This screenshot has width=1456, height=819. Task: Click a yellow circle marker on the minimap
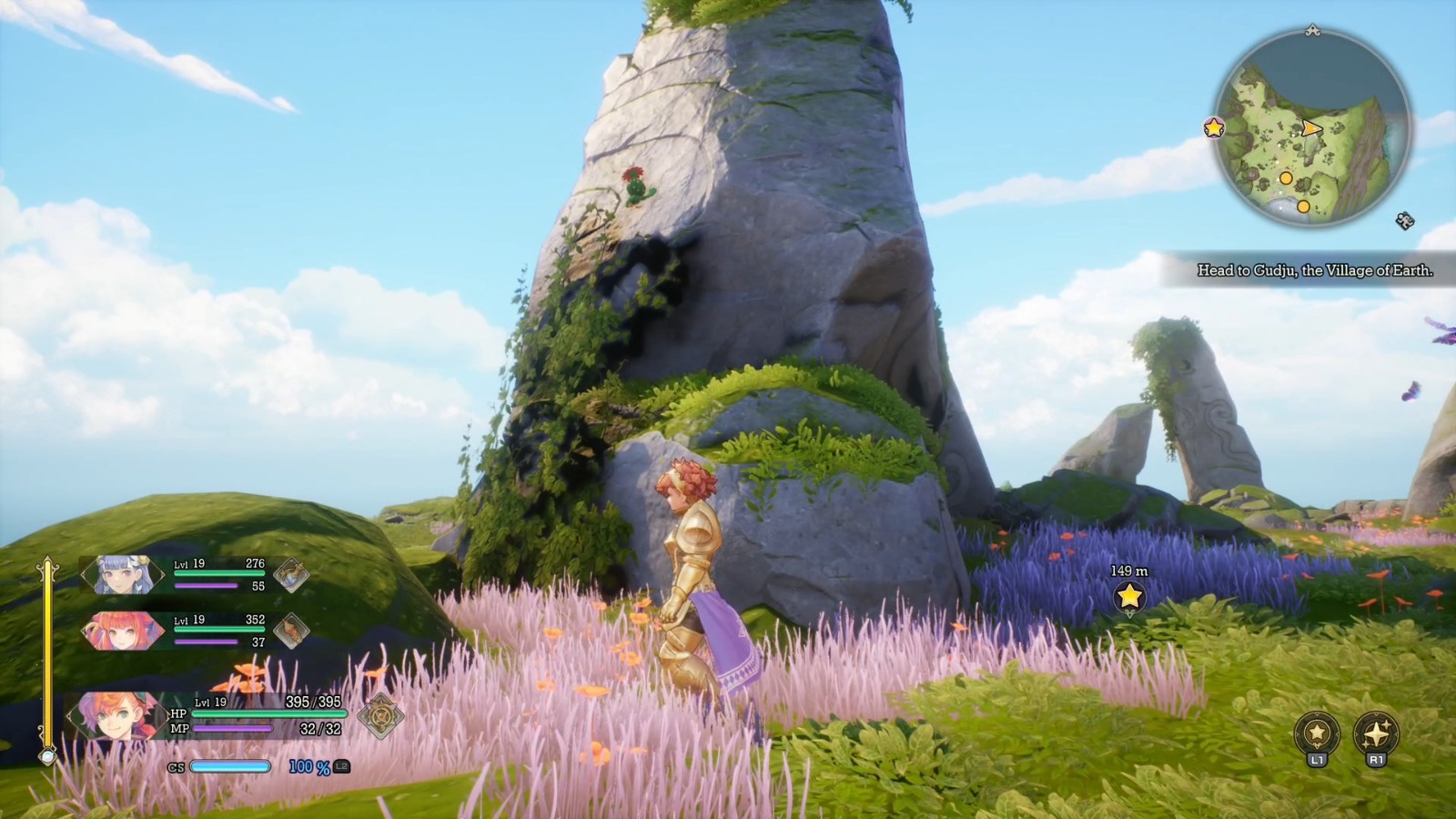1286,178
